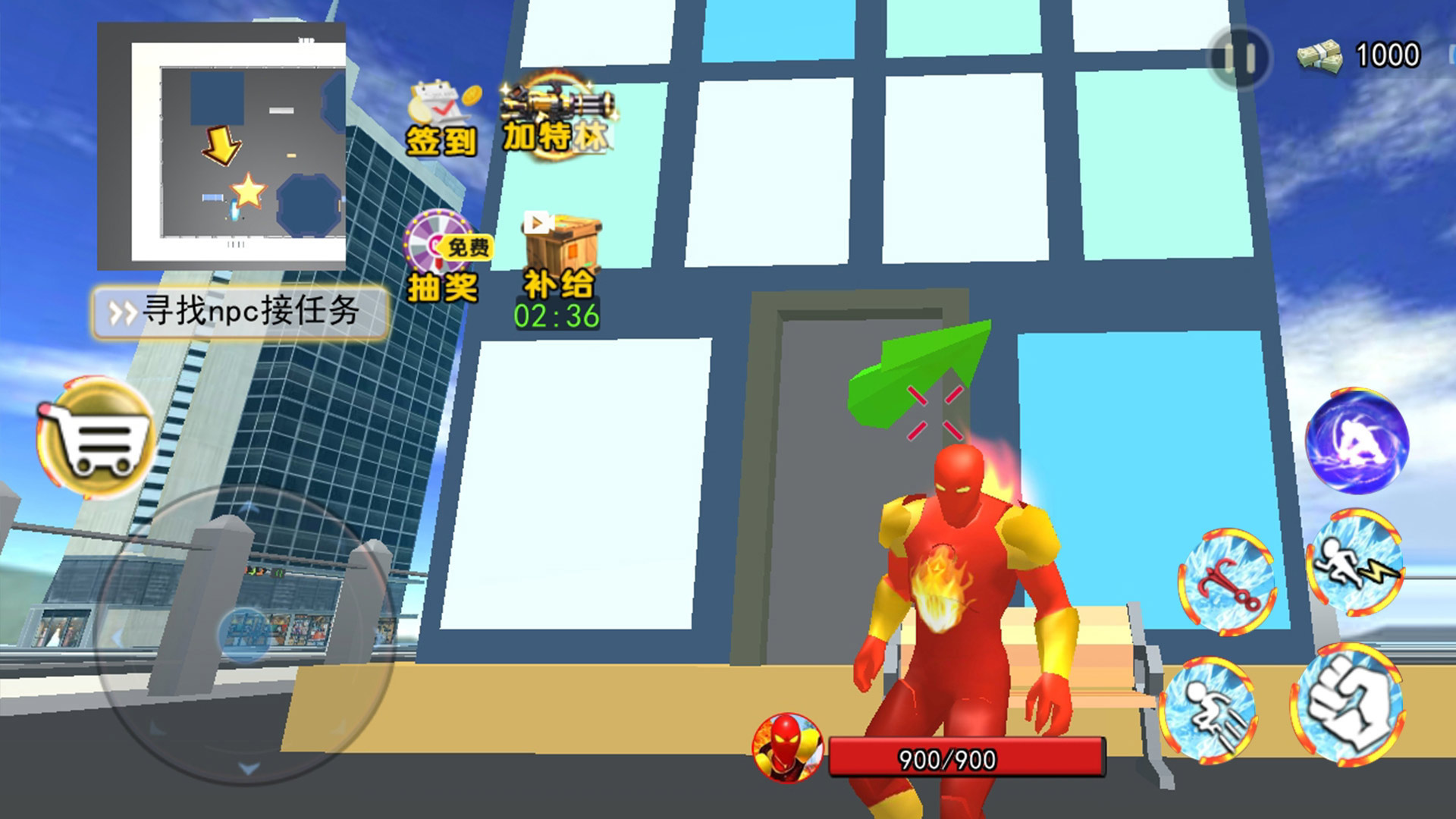Screen dimensions: 1456x819
Task: Tap the cash stack money icon
Action: (x=1319, y=56)
